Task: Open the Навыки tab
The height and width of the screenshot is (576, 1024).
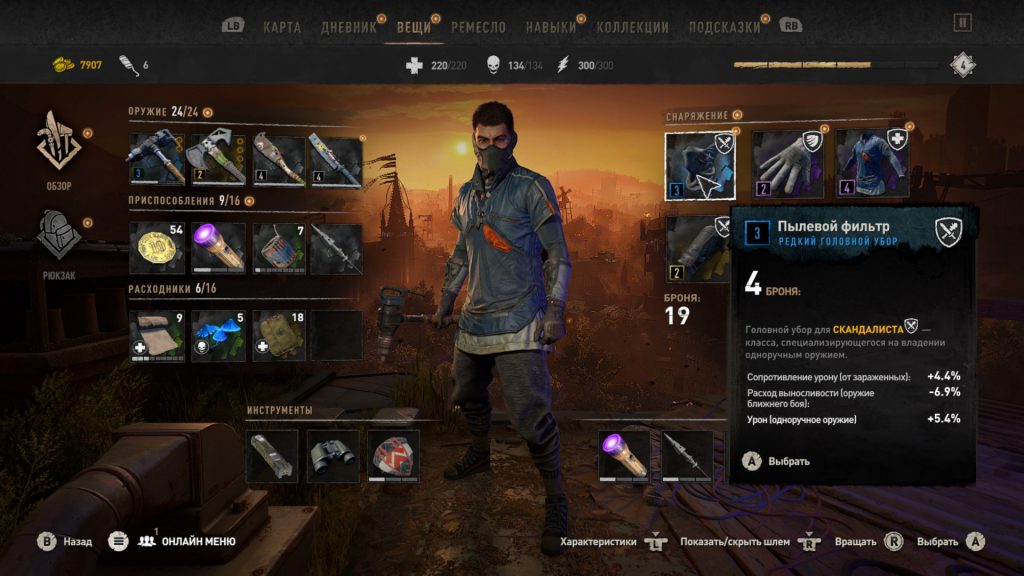Action: (x=551, y=27)
